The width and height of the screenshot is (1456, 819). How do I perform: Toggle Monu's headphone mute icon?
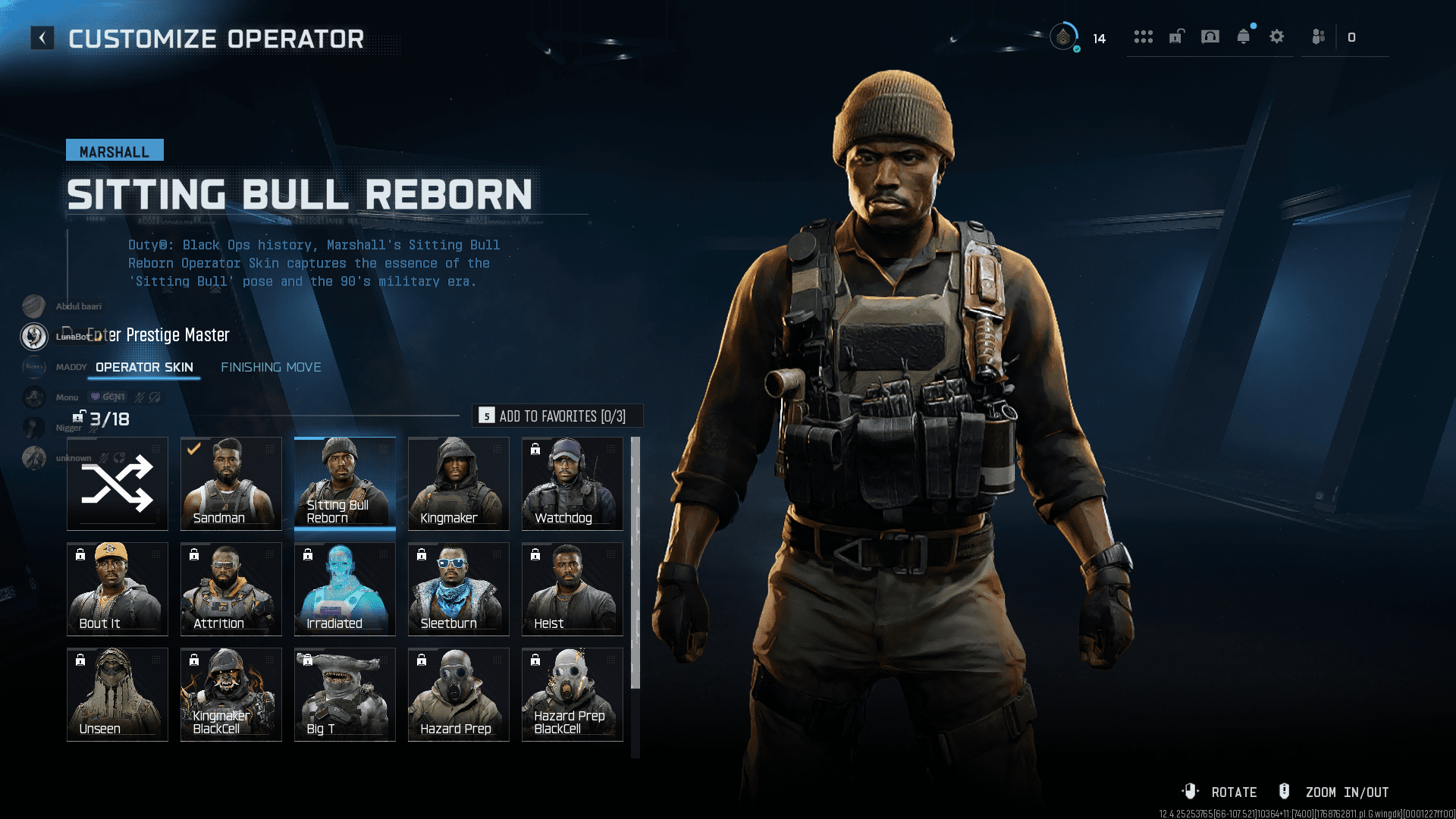154,397
